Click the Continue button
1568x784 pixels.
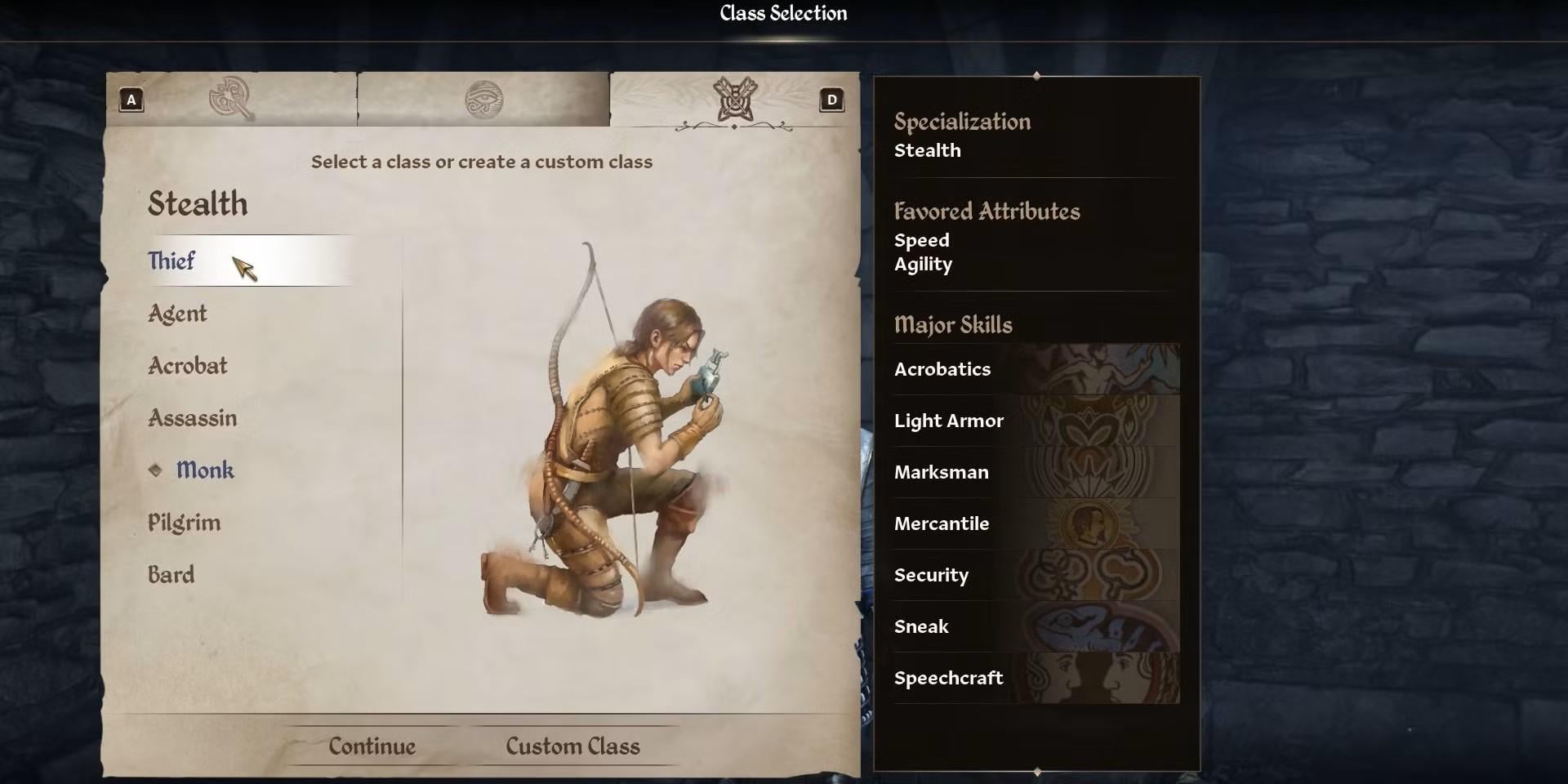tap(372, 746)
